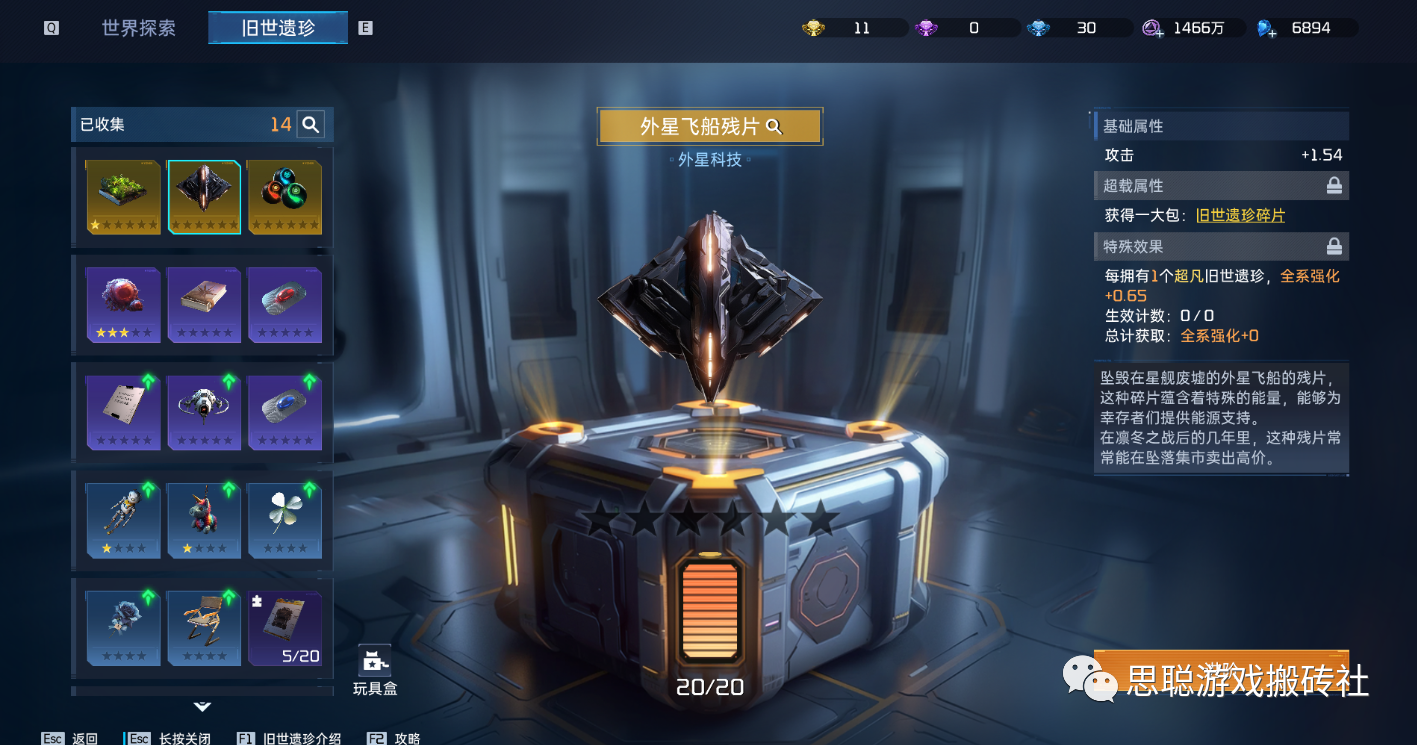
Task: Switch to the 世界探索 tab
Action: [138, 28]
